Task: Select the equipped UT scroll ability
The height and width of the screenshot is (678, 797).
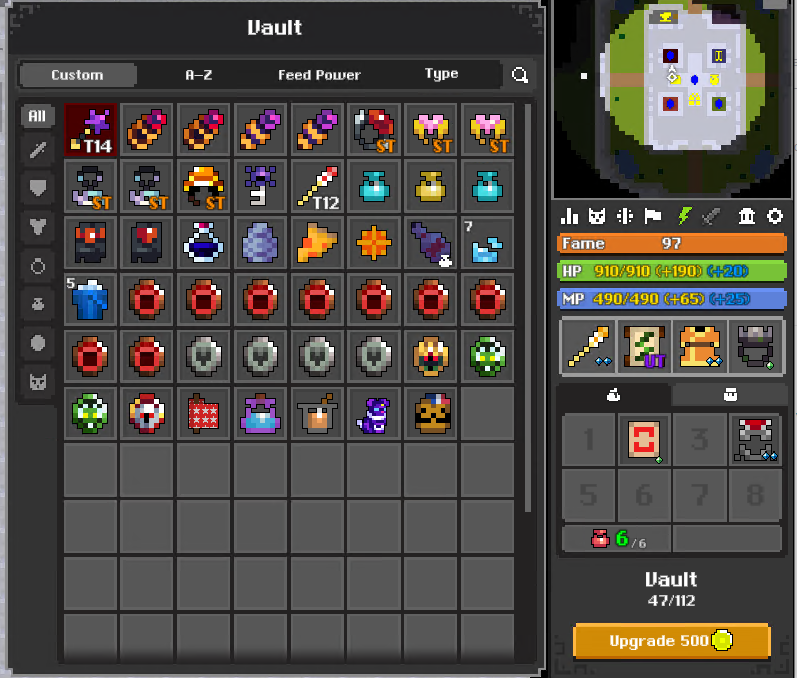Action: click(x=644, y=345)
